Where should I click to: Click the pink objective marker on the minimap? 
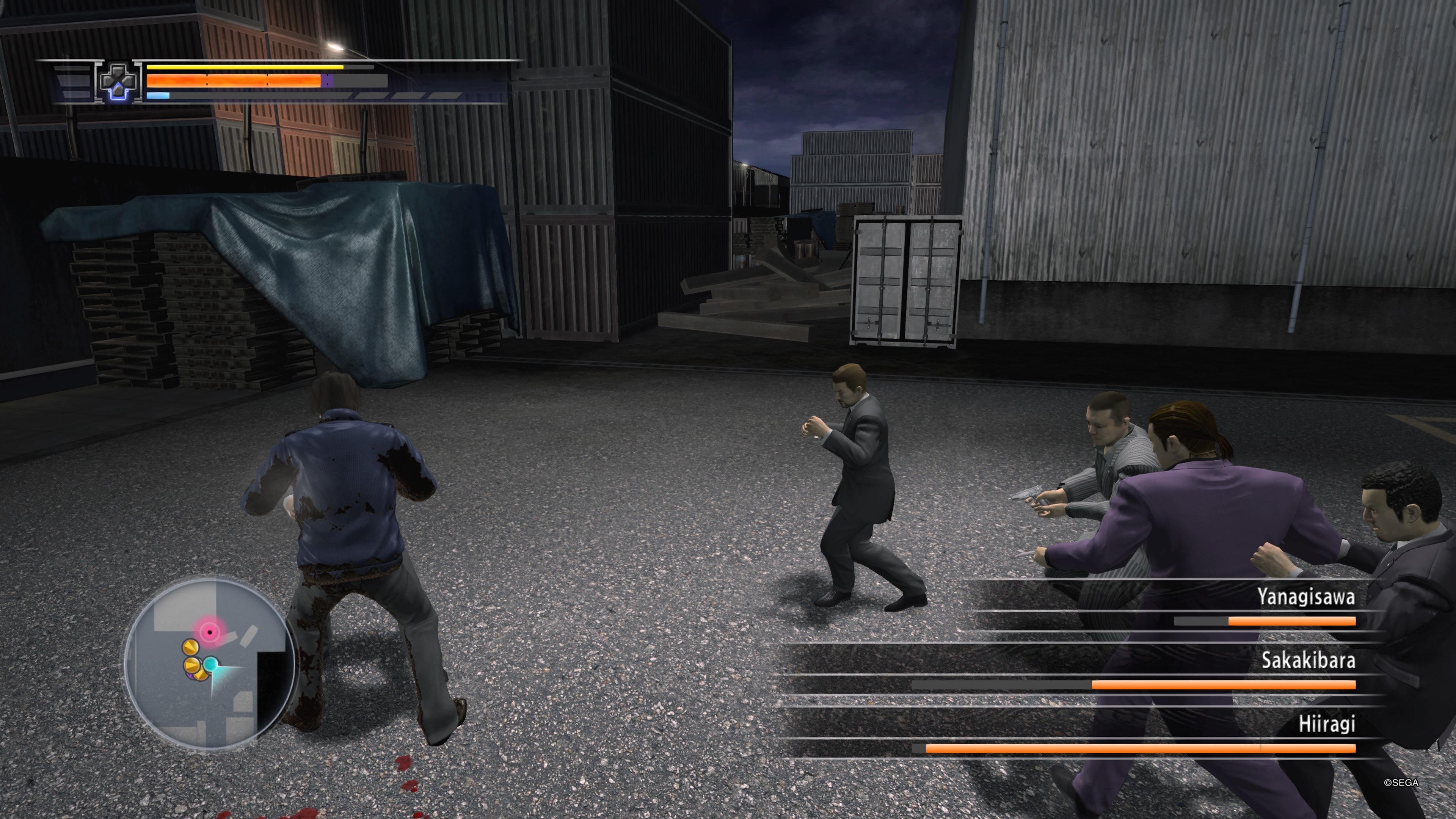click(x=210, y=632)
